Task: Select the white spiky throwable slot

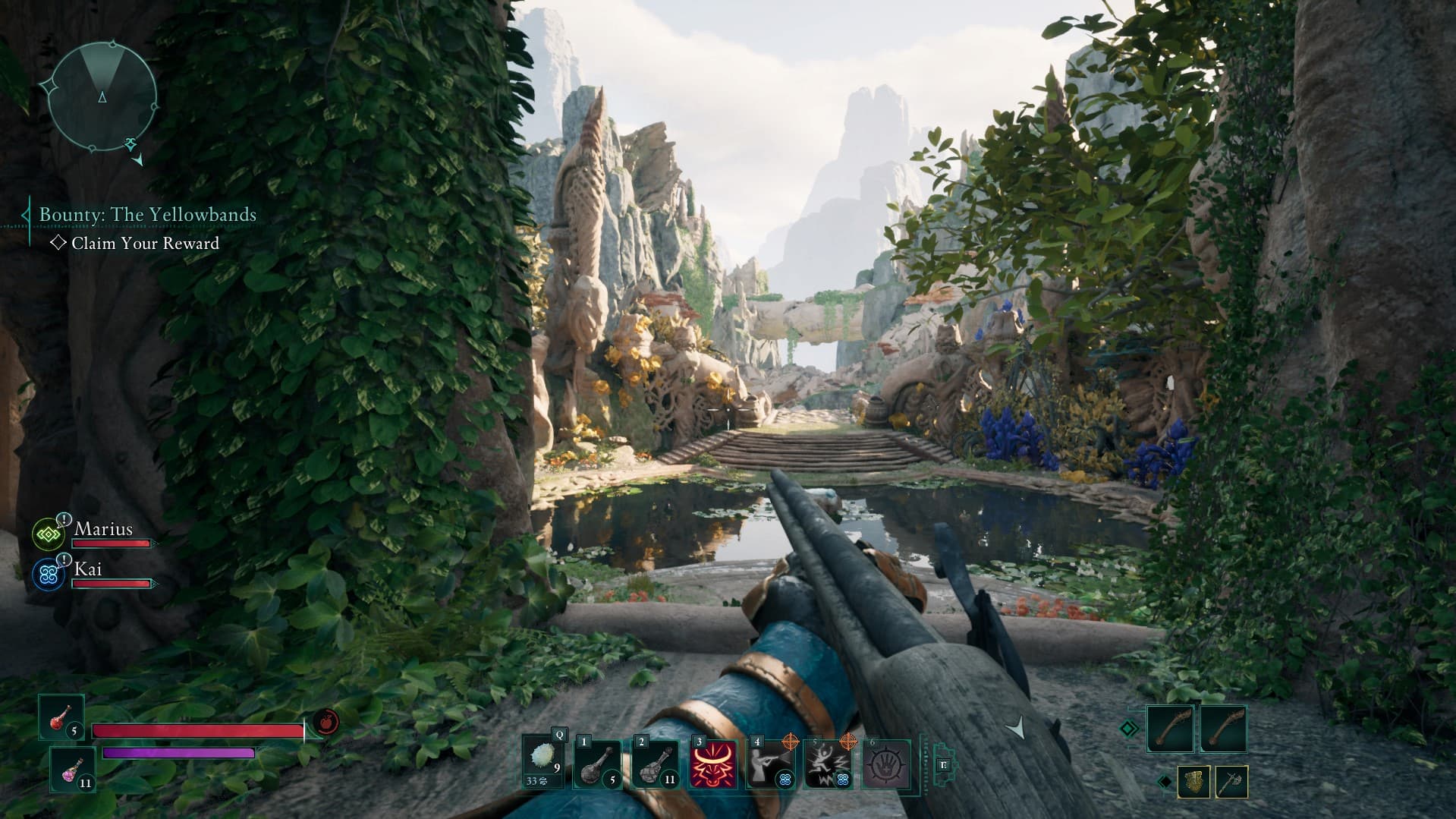Action: [x=543, y=761]
